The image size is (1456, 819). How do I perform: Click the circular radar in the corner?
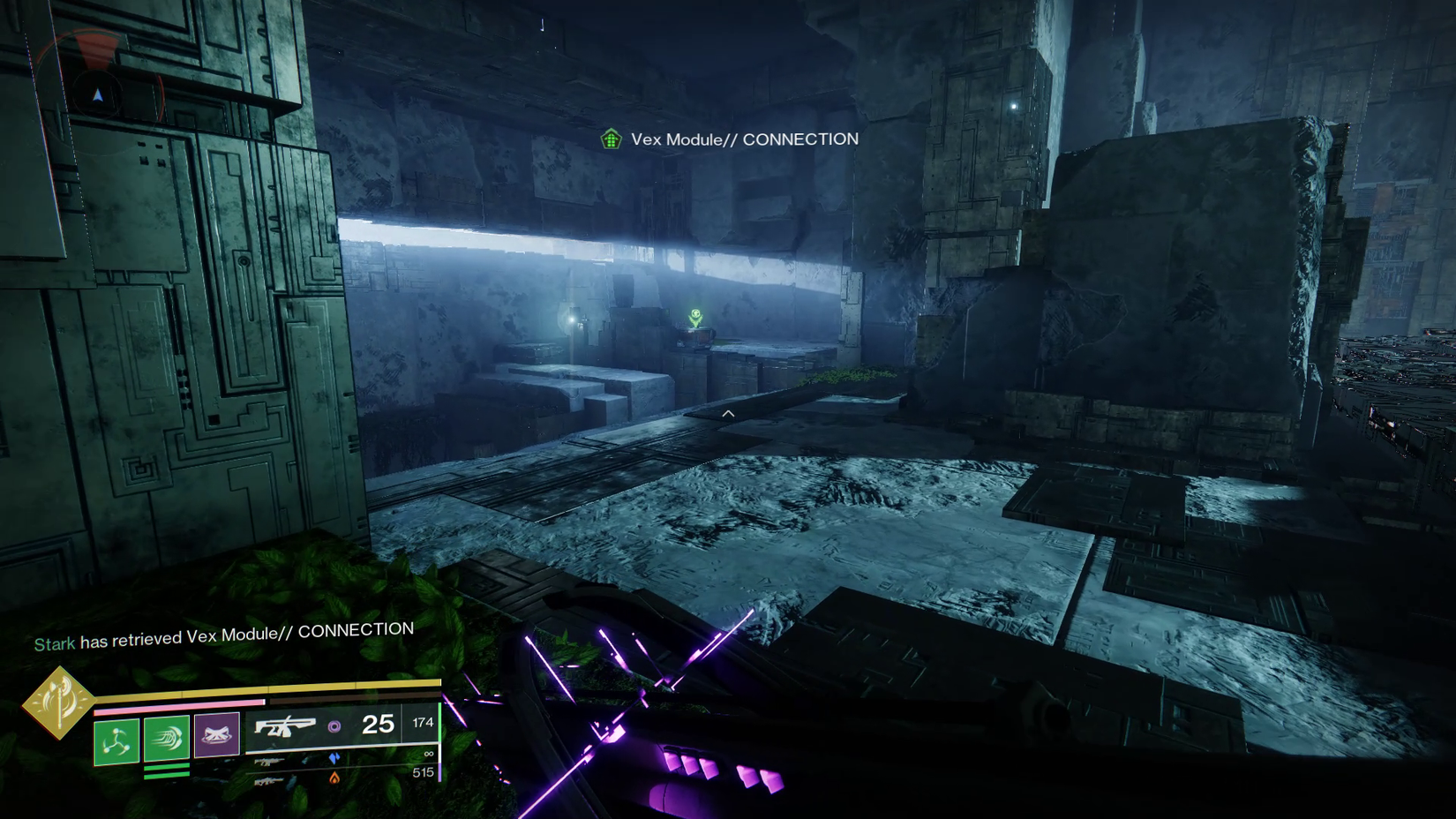click(x=99, y=95)
